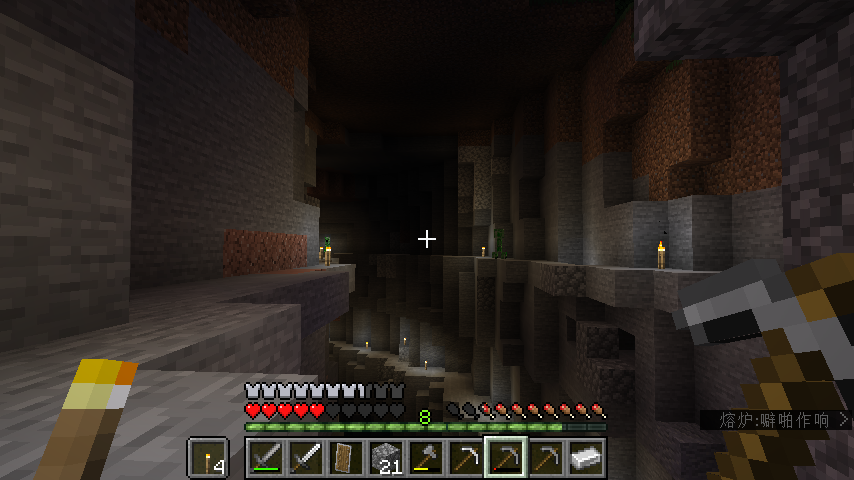Viewport: 854px width, 480px height.
Task: Select the sword with the green durability bar
Action: [265, 457]
